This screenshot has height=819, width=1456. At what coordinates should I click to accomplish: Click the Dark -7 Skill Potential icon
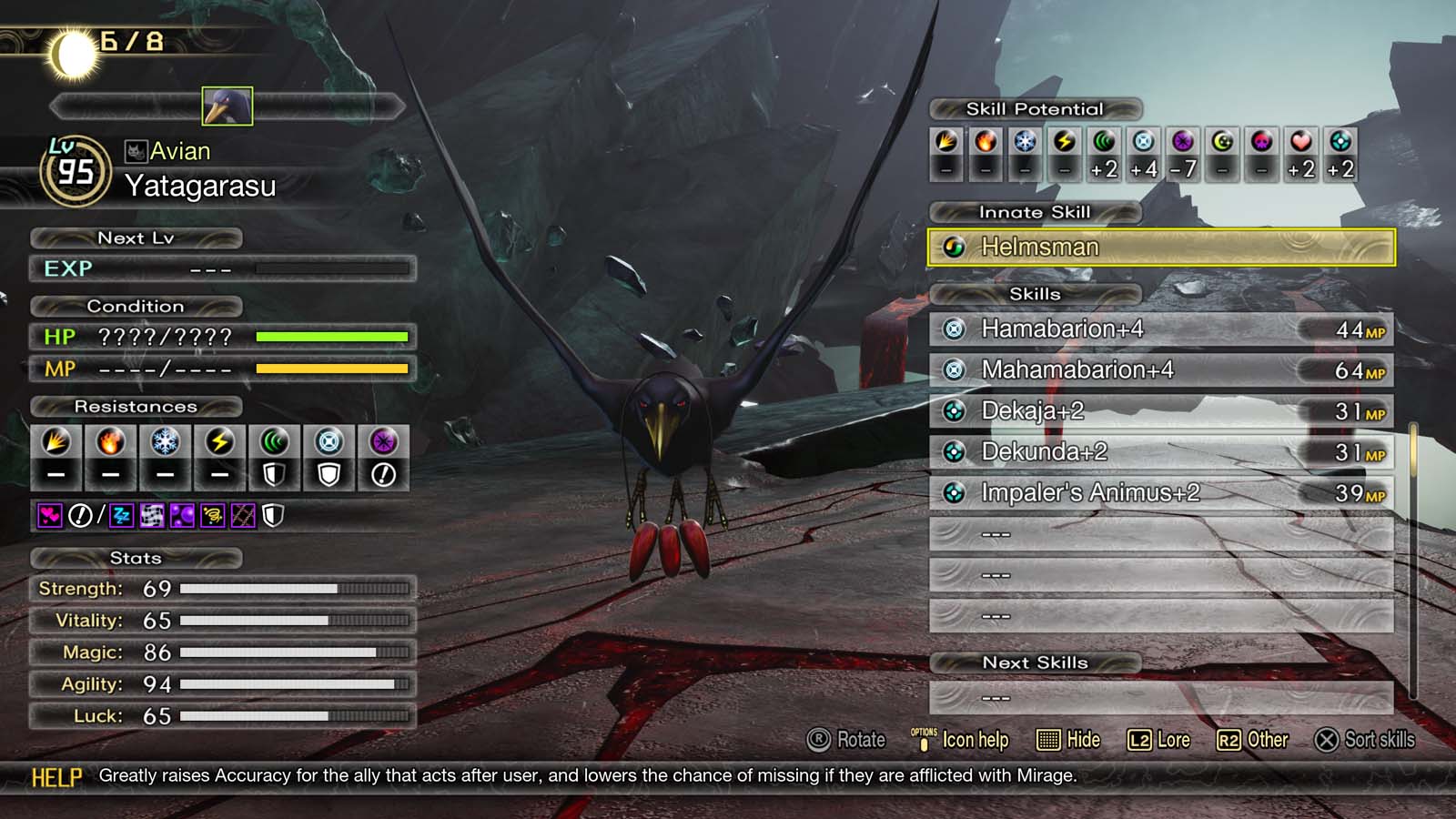tap(1182, 143)
